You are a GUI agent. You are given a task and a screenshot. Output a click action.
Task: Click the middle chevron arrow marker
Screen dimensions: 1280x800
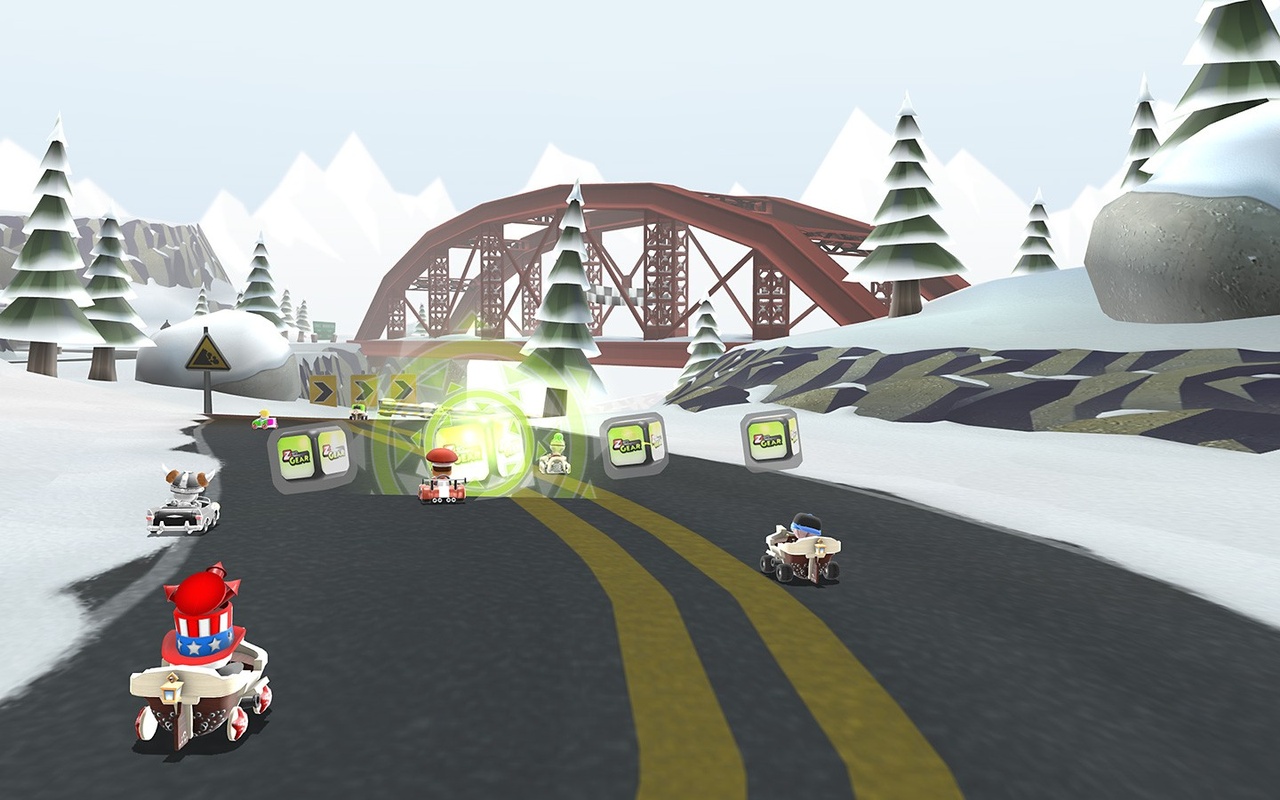point(365,387)
